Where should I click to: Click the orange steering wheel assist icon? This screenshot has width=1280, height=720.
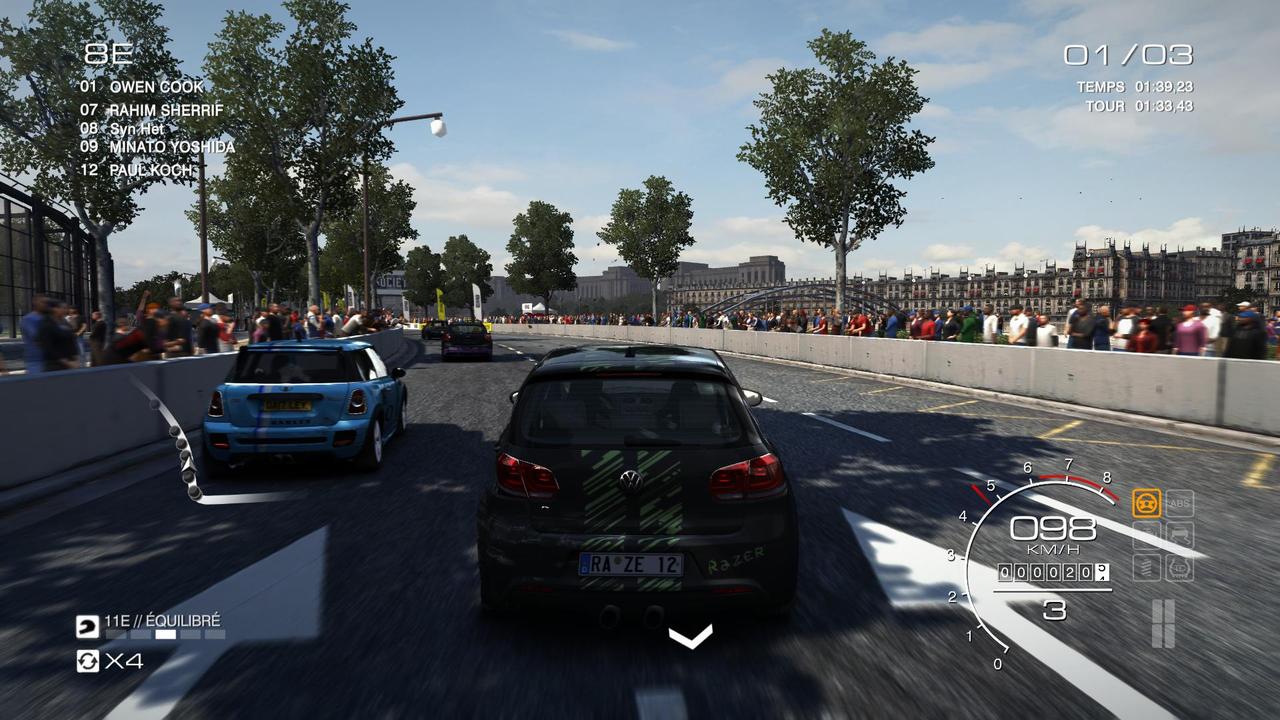click(1146, 503)
